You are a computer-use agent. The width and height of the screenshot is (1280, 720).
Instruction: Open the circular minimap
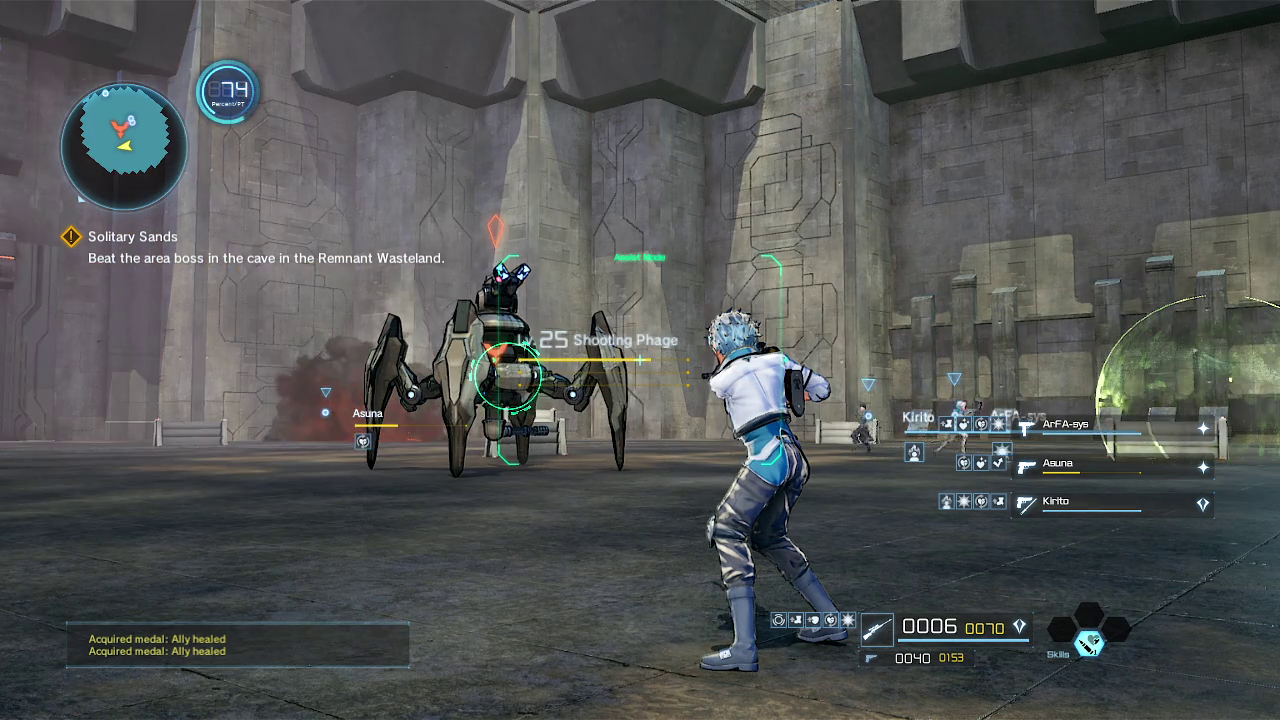[x=124, y=145]
